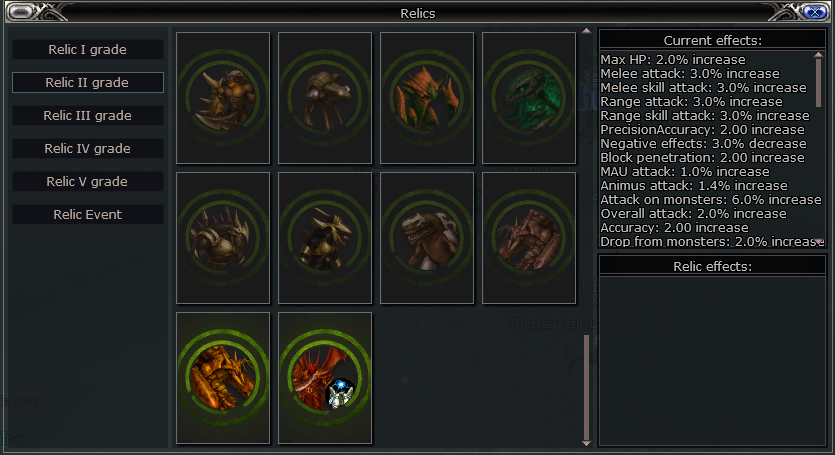The height and width of the screenshot is (455, 835).
Task: Close the Relics window
Action: (813, 12)
